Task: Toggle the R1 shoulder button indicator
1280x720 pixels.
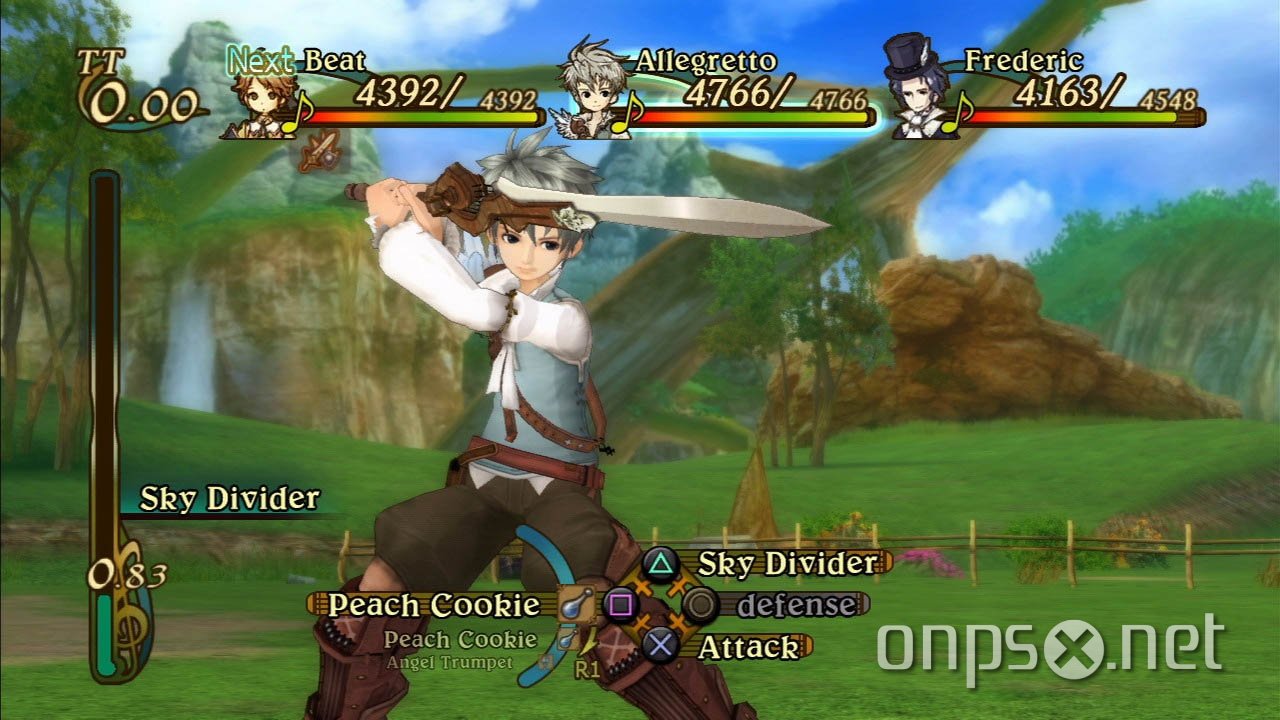Action: coord(589,669)
